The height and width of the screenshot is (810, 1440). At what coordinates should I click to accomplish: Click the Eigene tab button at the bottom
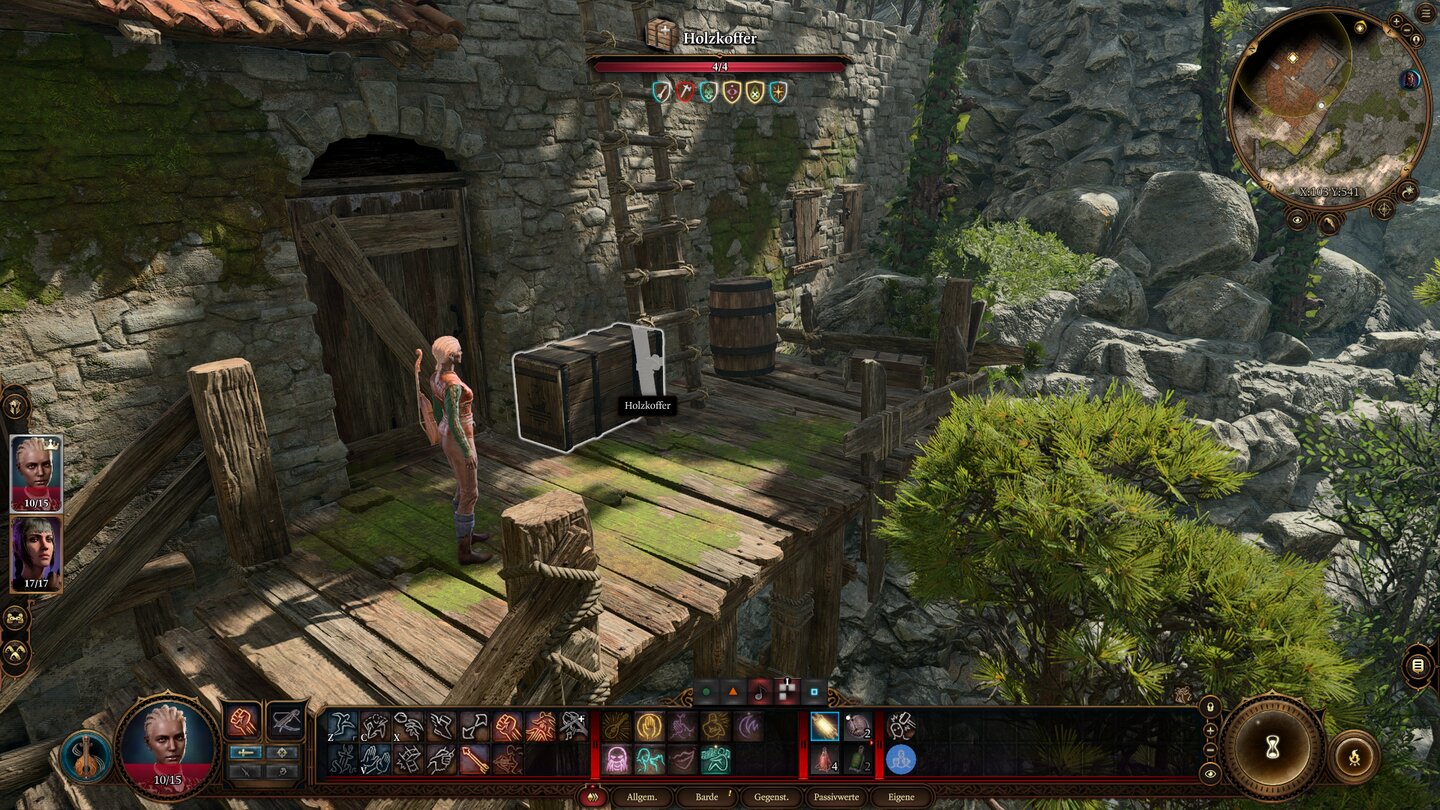coord(901,796)
